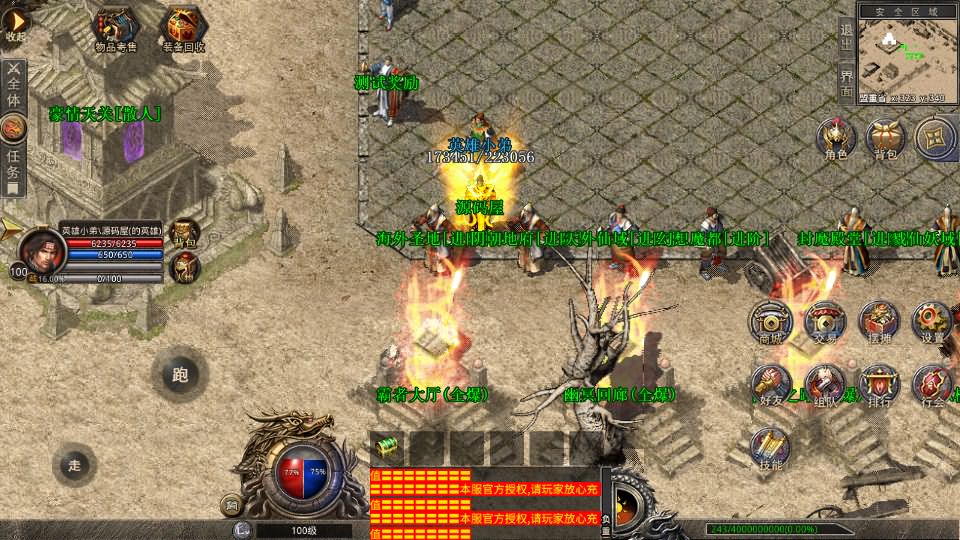
Task: Open the 装备回收 equipment recycling chest
Action: pos(185,28)
